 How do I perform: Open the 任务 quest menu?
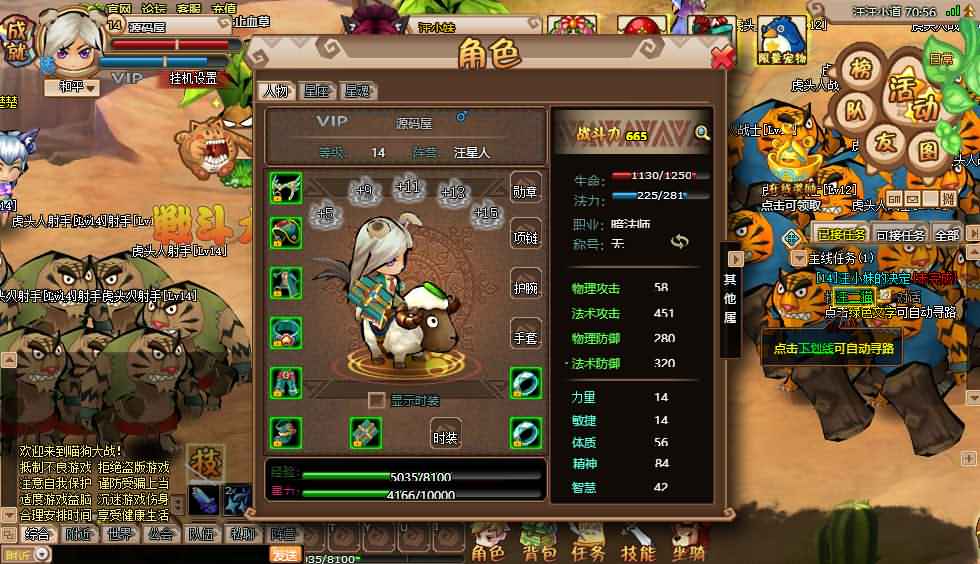click(588, 548)
